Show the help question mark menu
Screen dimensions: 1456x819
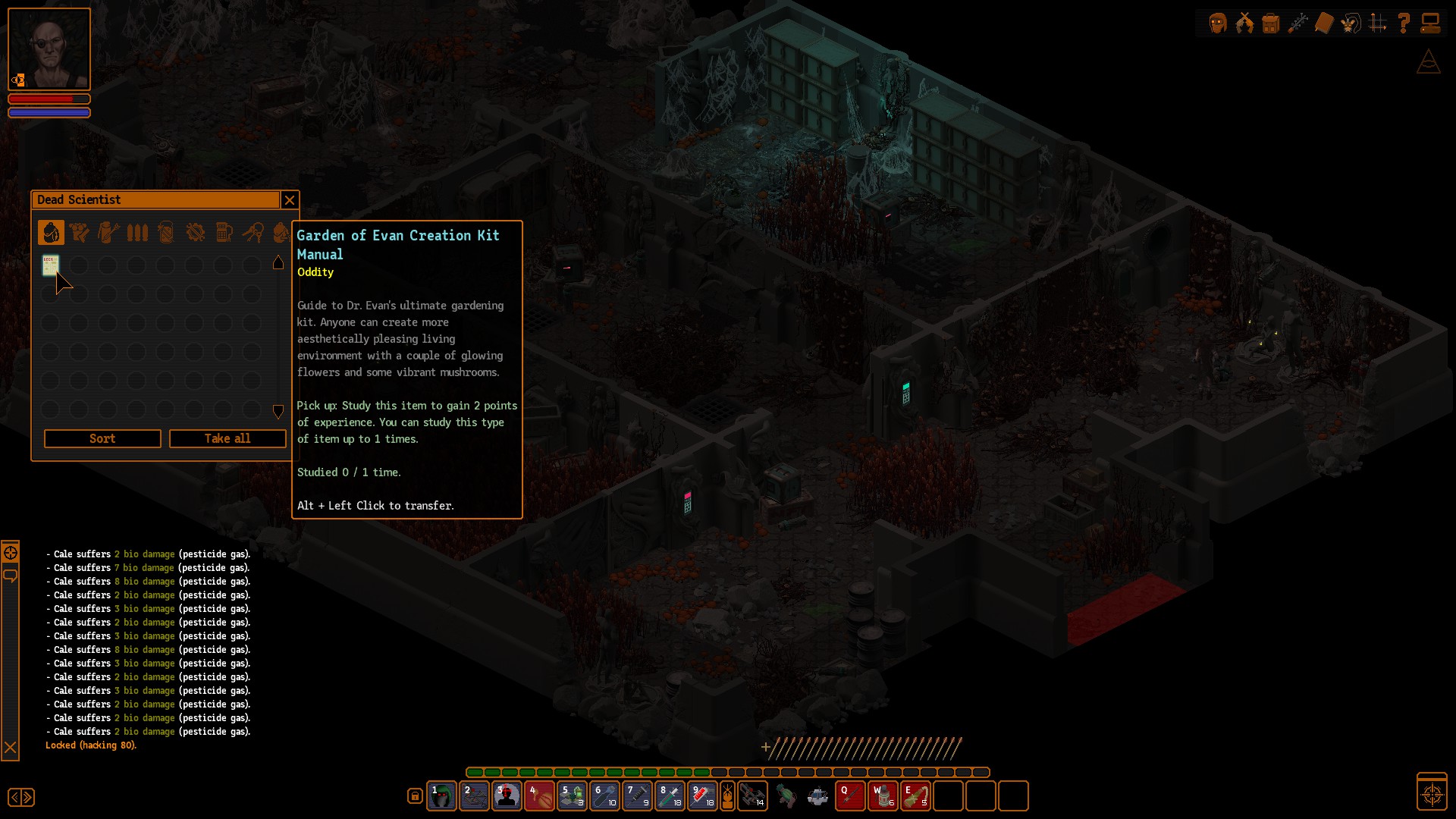(x=1404, y=24)
